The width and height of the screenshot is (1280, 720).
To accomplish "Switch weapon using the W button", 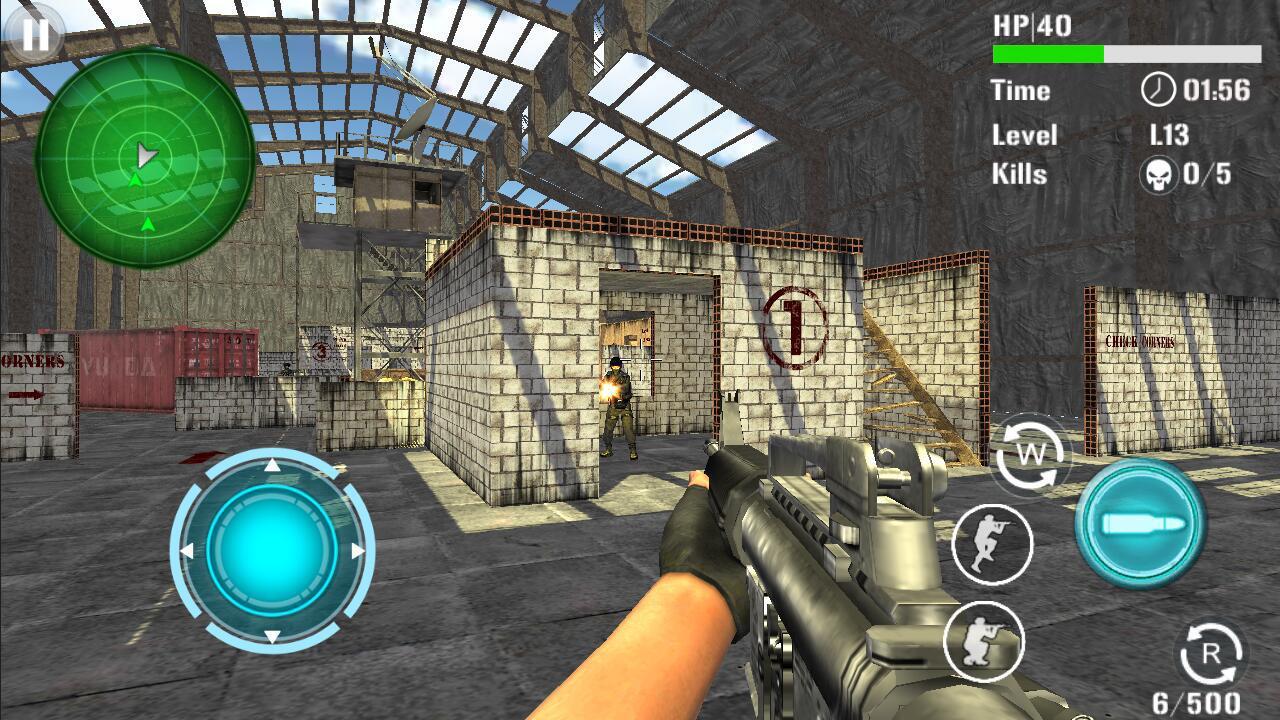I will pos(1030,455).
